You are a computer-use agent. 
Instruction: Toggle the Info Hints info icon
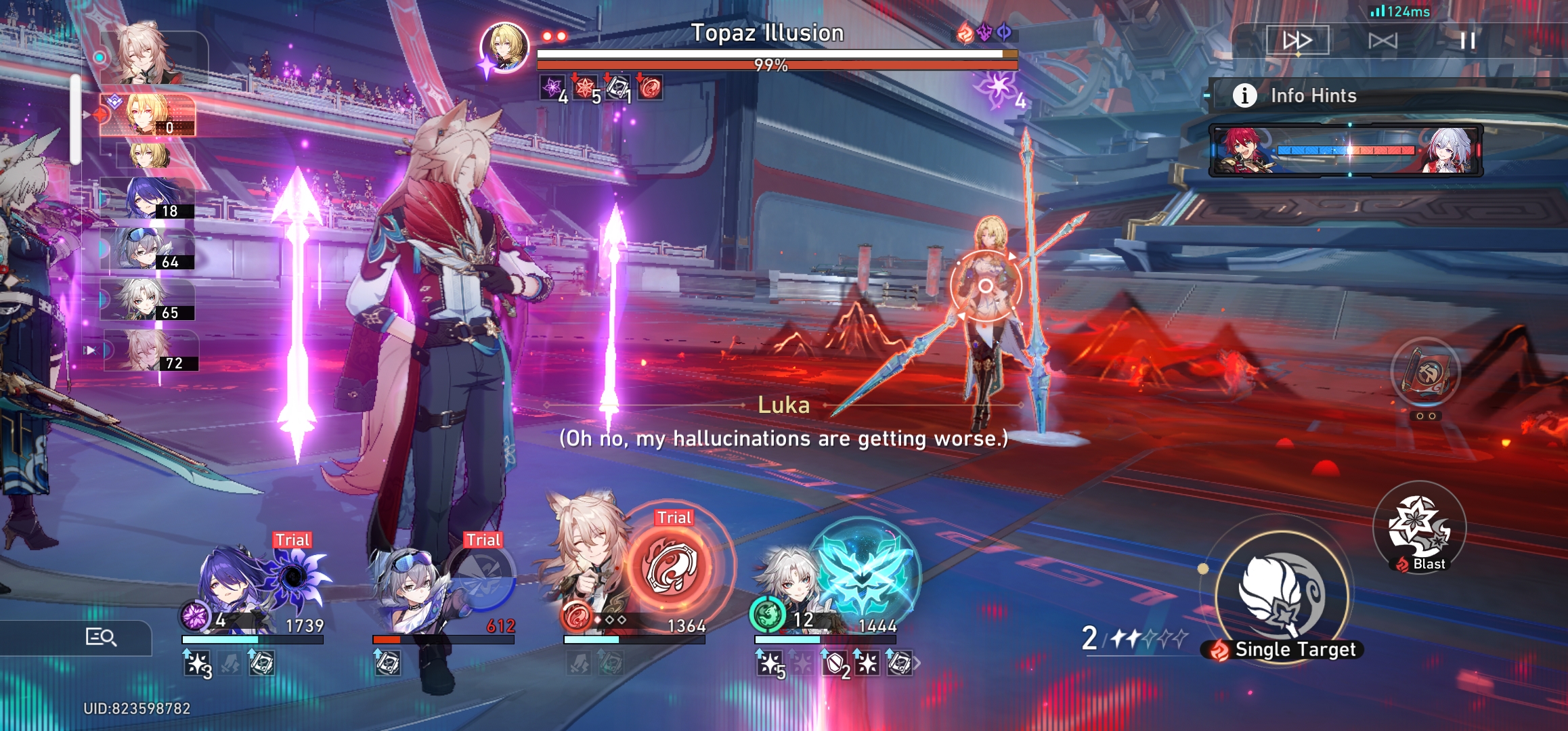click(x=1244, y=95)
